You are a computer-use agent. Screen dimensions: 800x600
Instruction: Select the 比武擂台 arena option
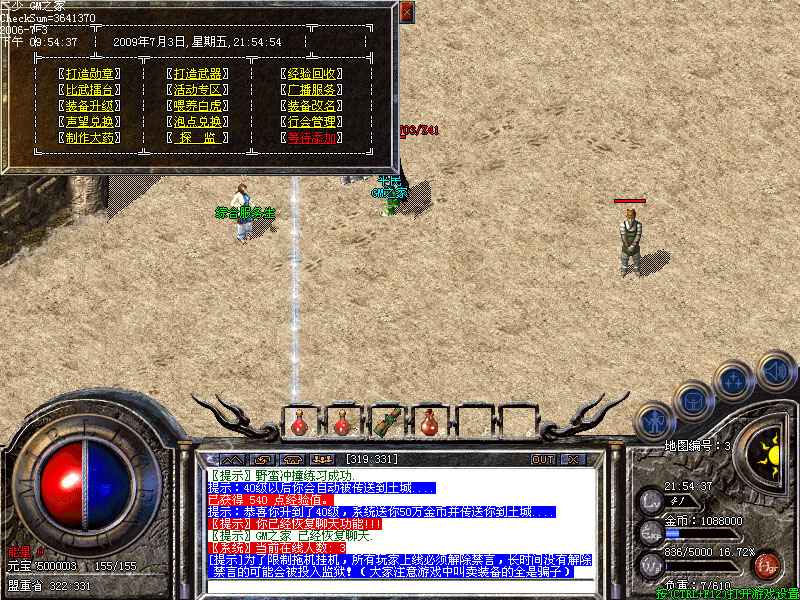coord(89,90)
